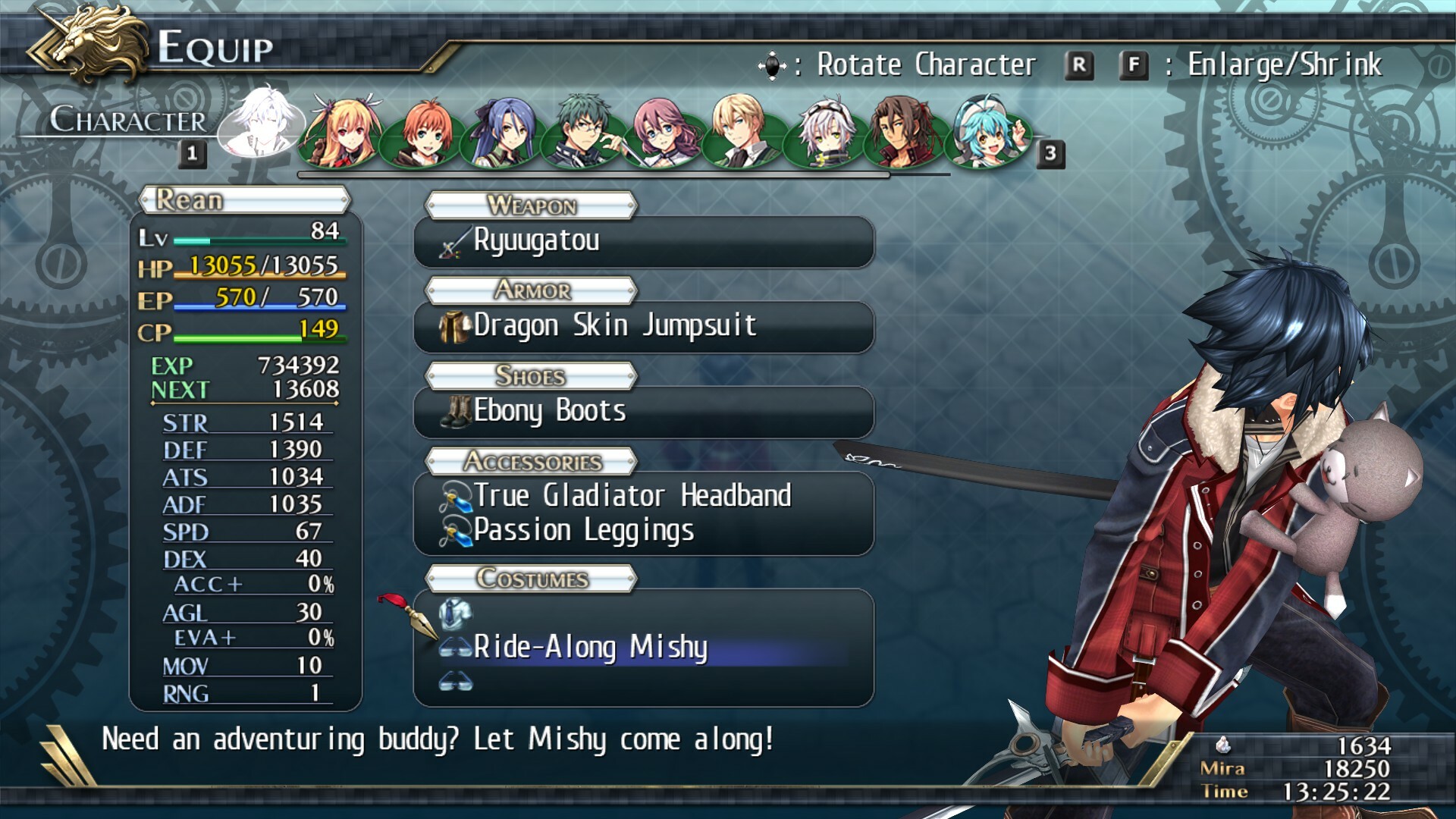Click the jumpsuit icon beside Dragon Skin Jumpsuit
This screenshot has width=1456, height=819.
tap(453, 327)
